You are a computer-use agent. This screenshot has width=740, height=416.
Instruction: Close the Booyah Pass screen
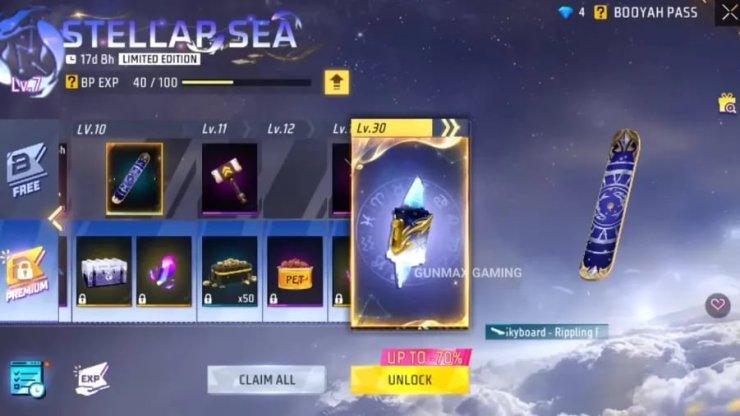[727, 13]
